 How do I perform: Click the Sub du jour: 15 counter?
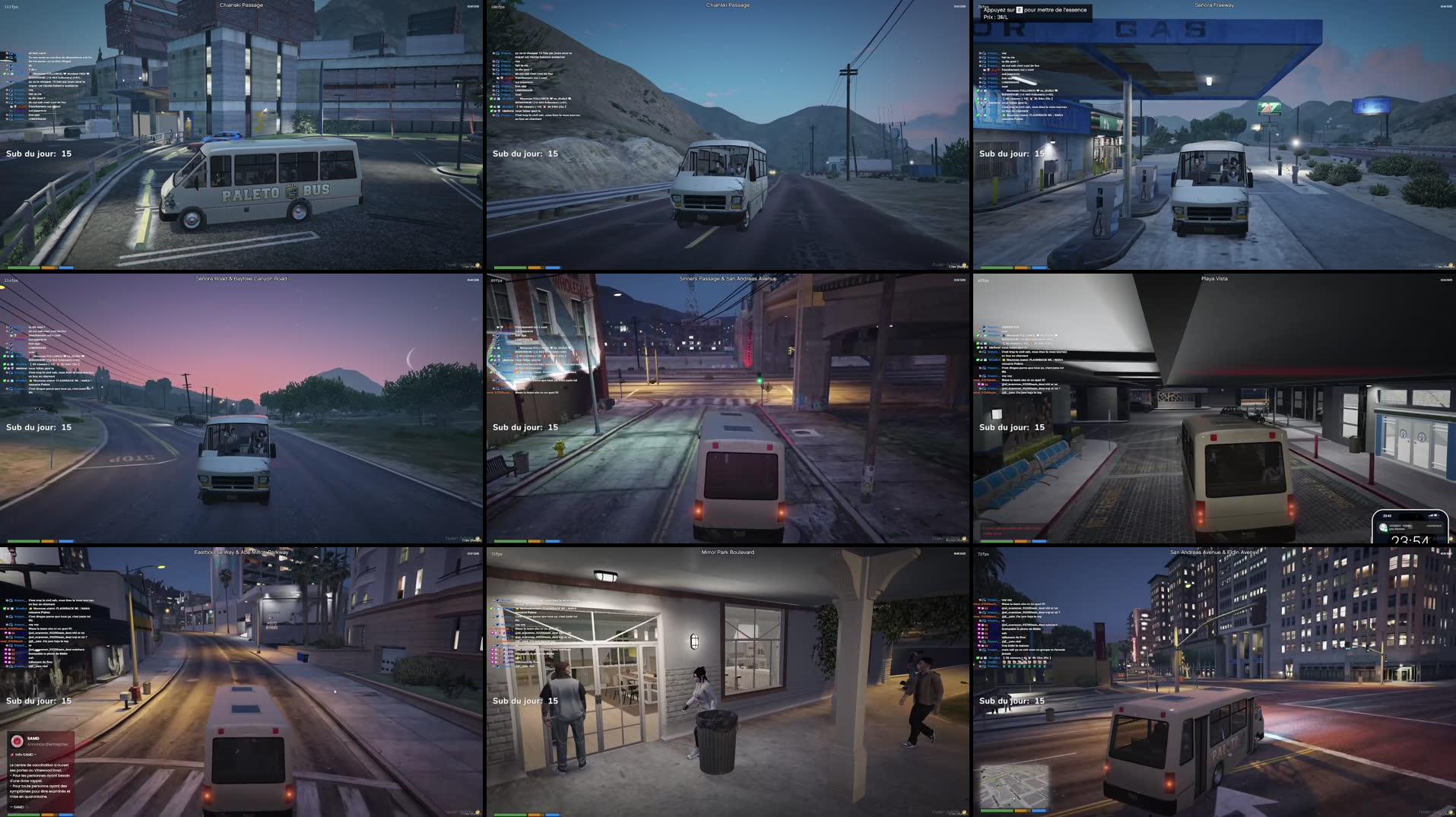point(40,154)
